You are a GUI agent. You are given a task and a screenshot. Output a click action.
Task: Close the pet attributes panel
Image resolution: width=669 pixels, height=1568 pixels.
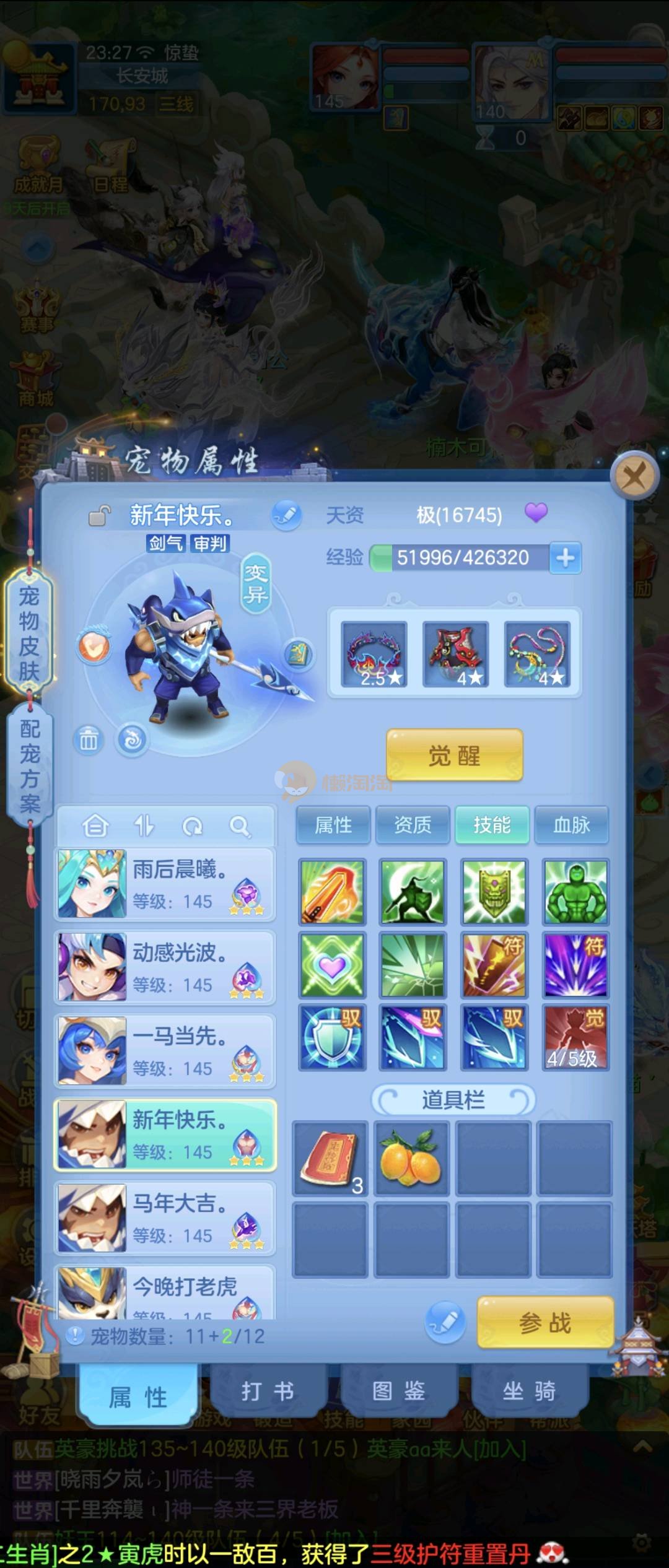click(633, 477)
